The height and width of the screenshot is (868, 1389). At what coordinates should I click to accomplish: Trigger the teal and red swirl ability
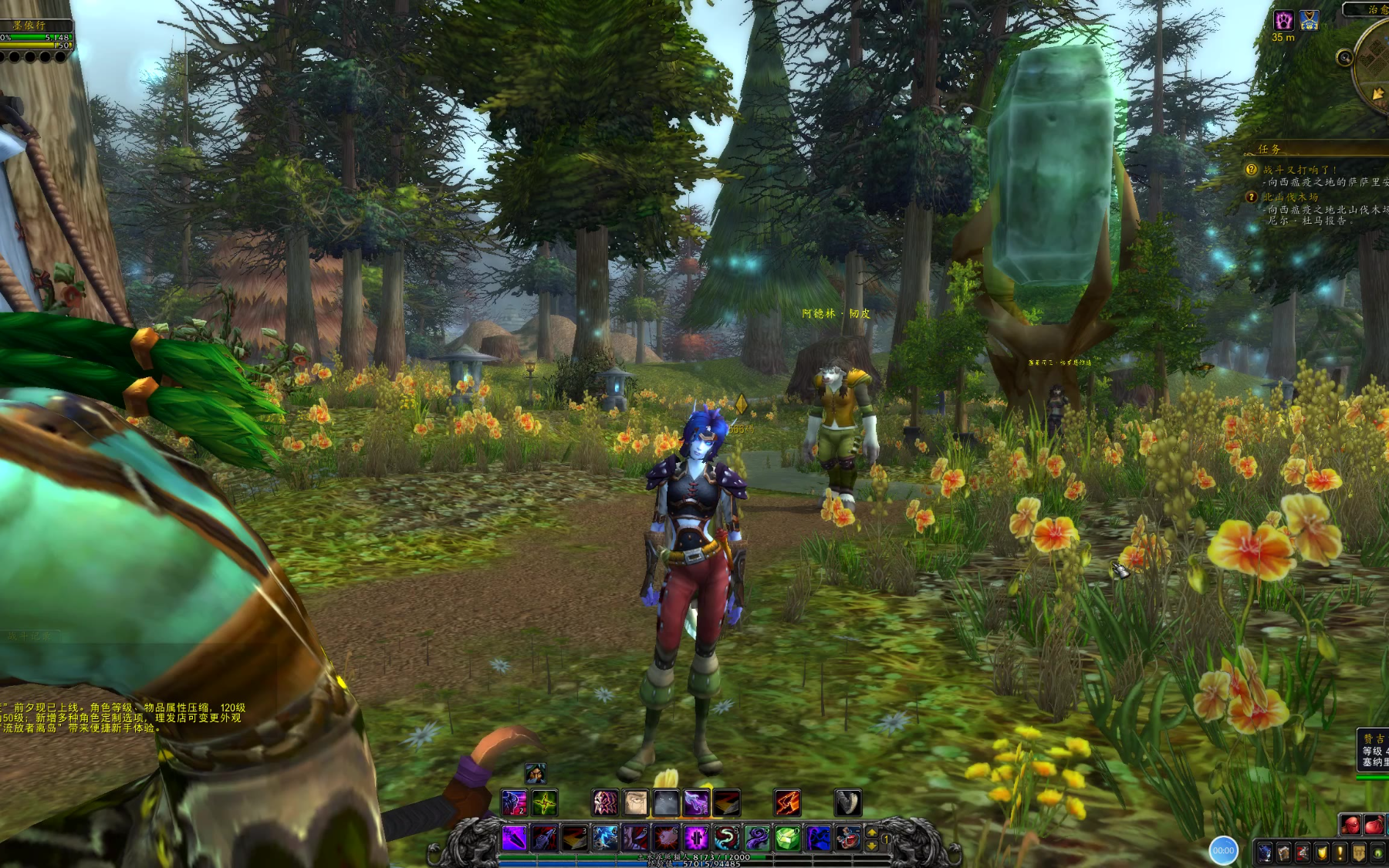pyautogui.click(x=726, y=838)
